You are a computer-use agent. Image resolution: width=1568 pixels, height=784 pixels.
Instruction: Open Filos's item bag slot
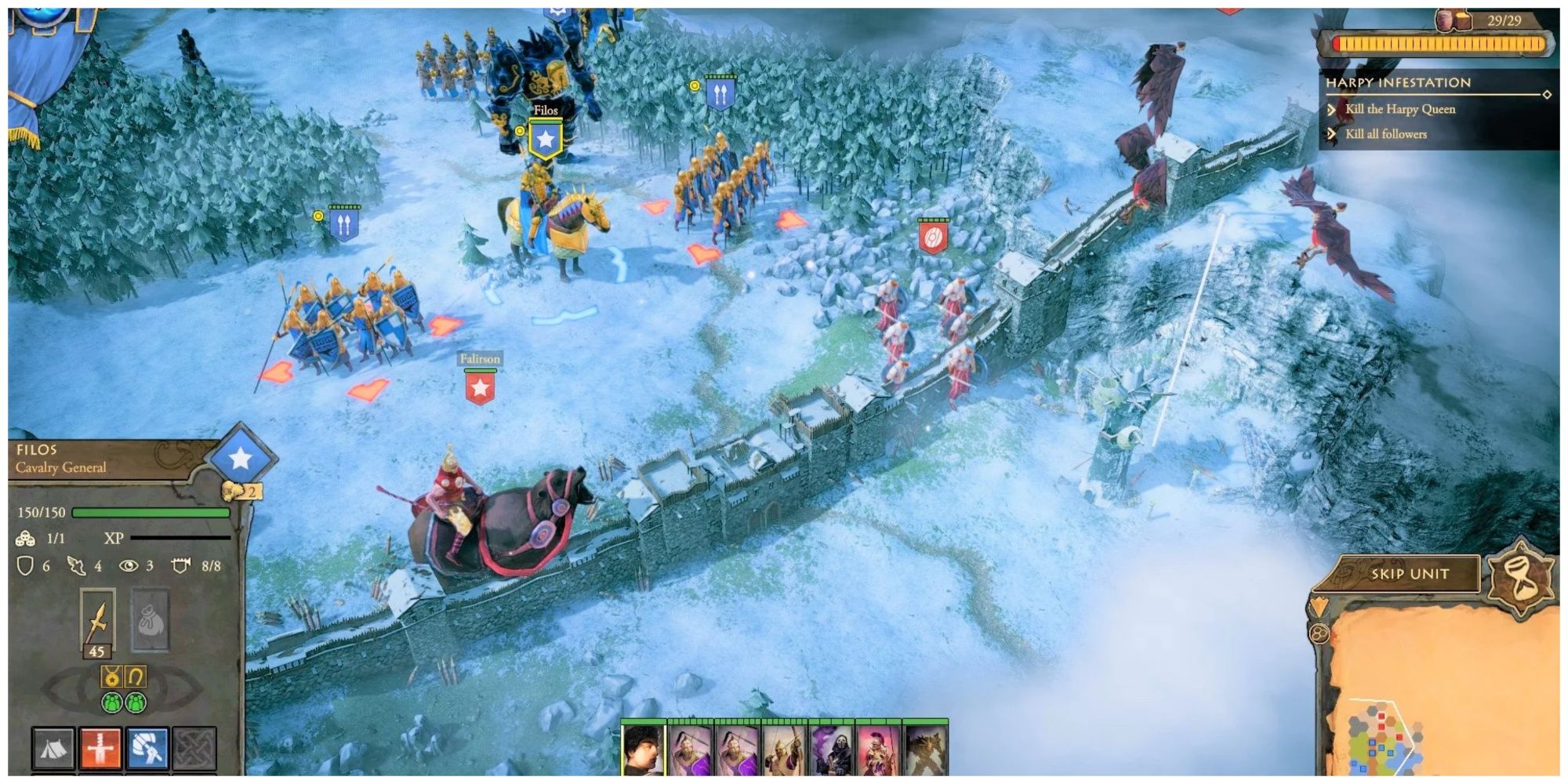point(151,618)
